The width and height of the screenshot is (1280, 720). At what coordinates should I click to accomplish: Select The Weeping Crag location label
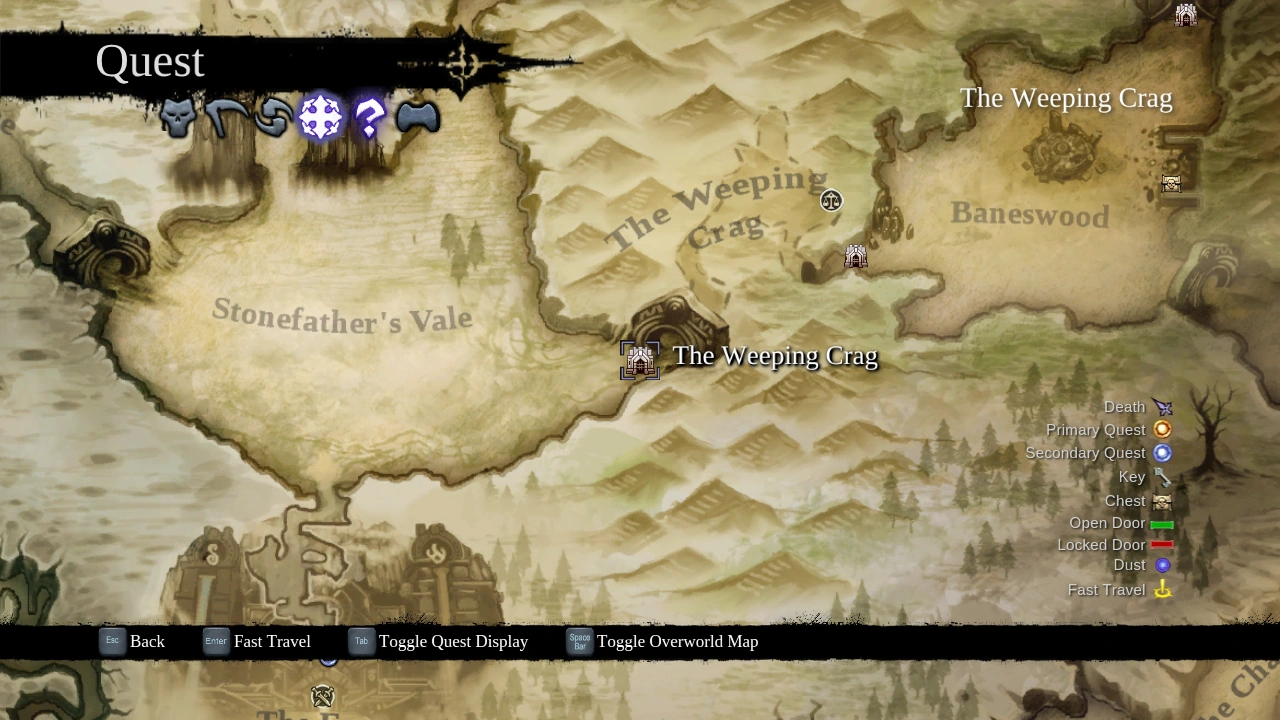(775, 356)
